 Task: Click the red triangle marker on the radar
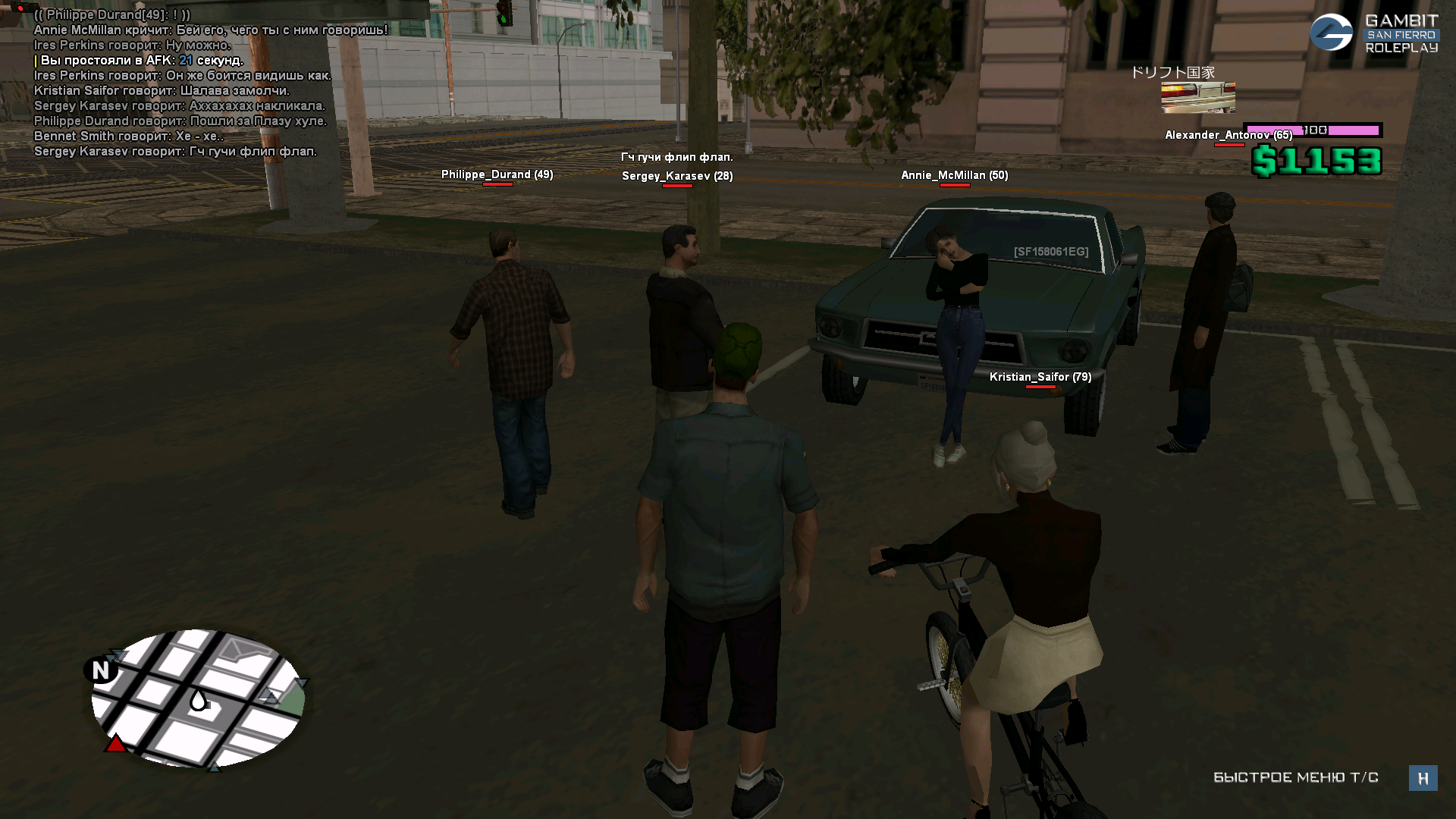click(x=115, y=743)
